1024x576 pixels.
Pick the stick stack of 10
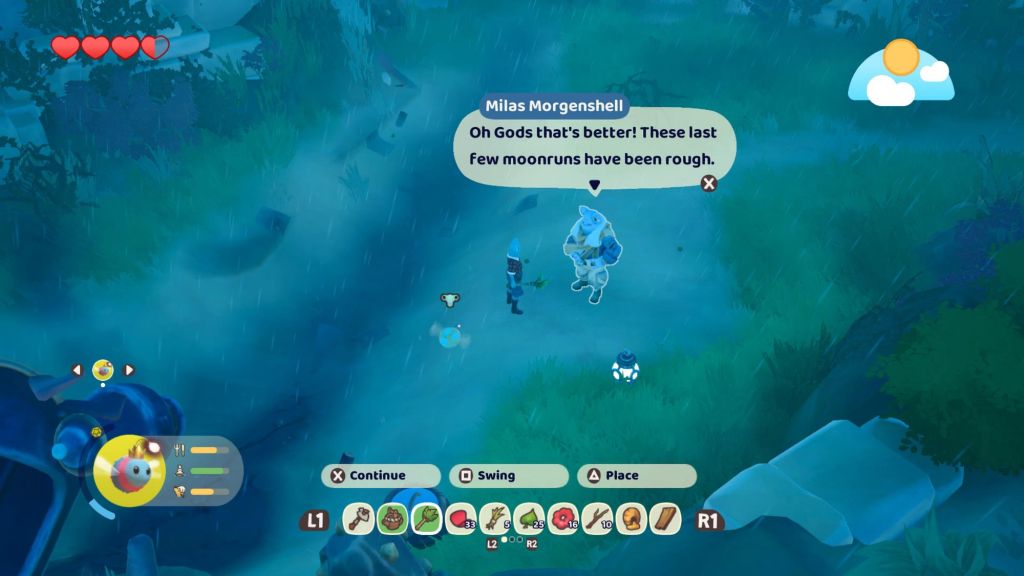pyautogui.click(x=597, y=519)
